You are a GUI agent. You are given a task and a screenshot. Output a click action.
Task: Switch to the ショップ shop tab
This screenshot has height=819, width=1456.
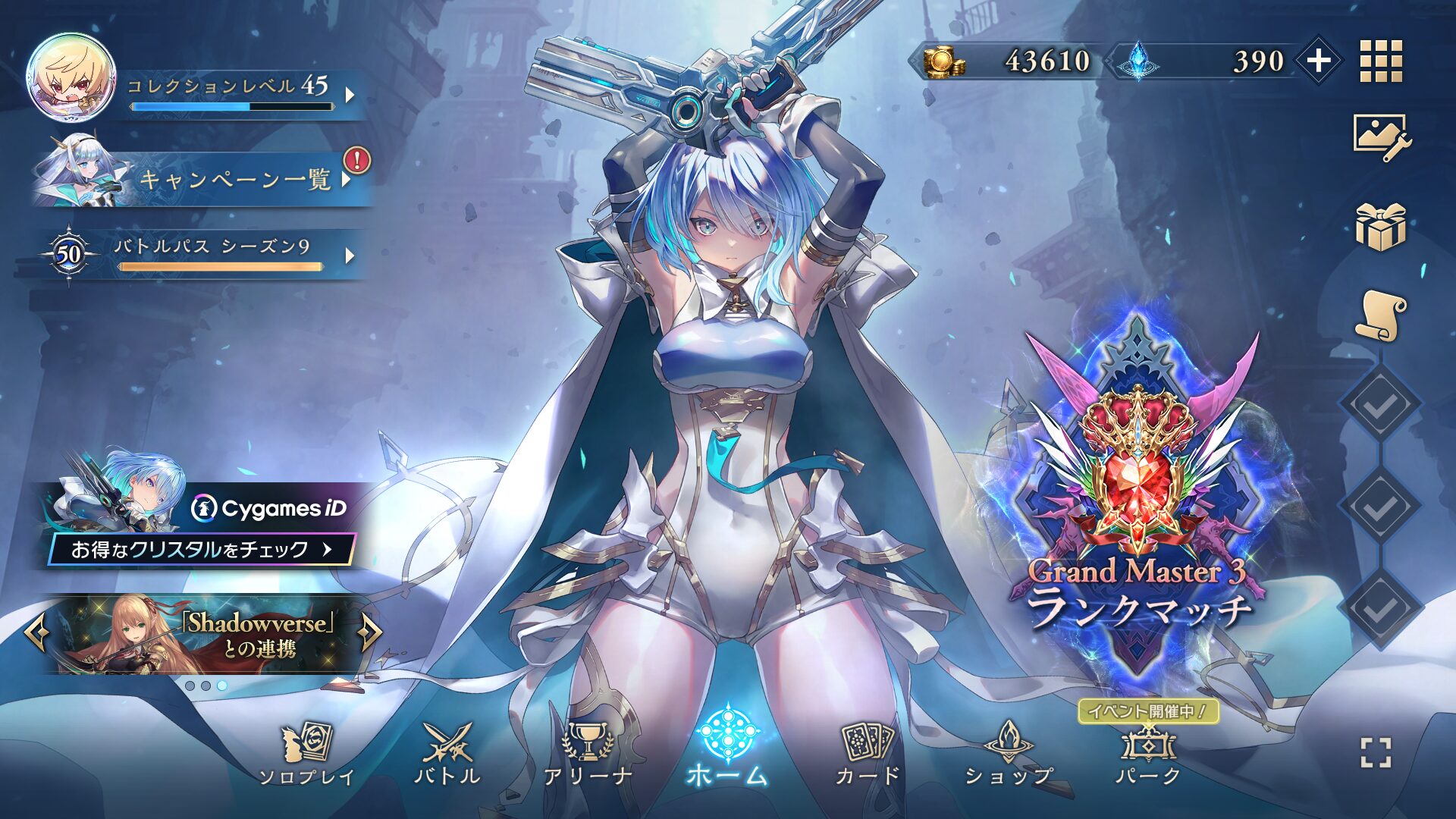tap(1009, 755)
